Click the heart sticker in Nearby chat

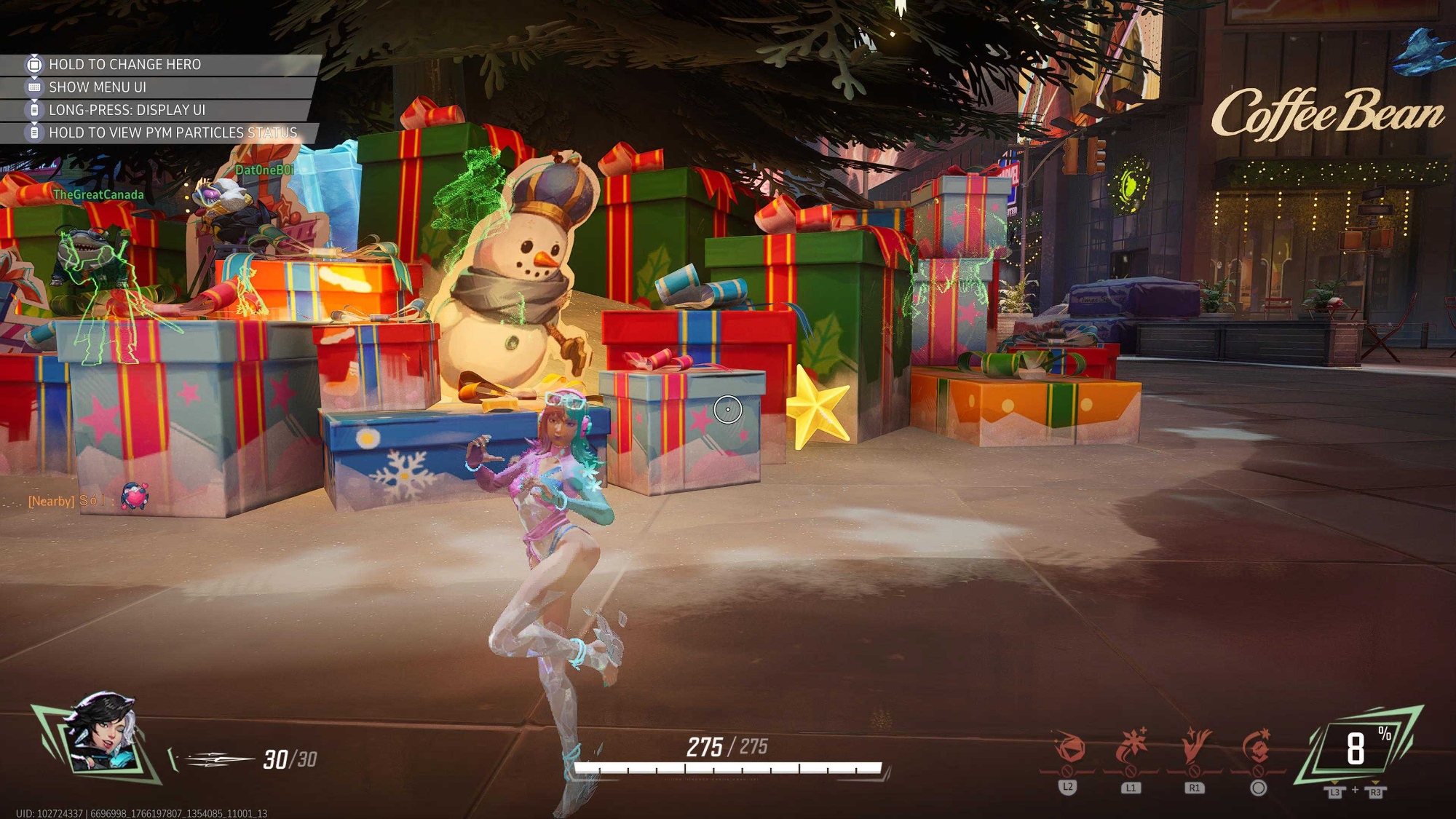pos(135,497)
